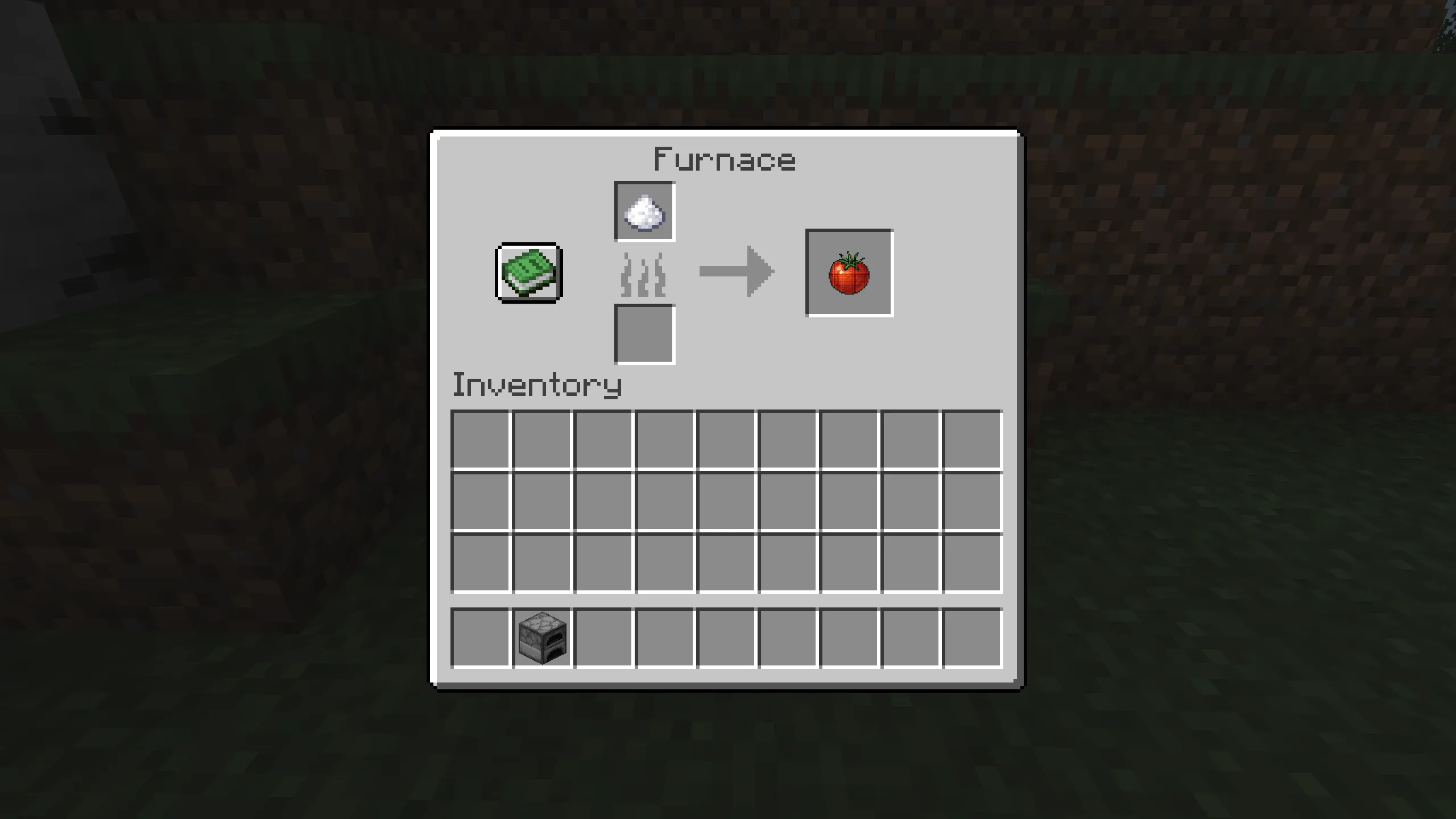The image size is (1456, 819).
Task: Select the sugar in the smelting input slot
Action: [644, 212]
